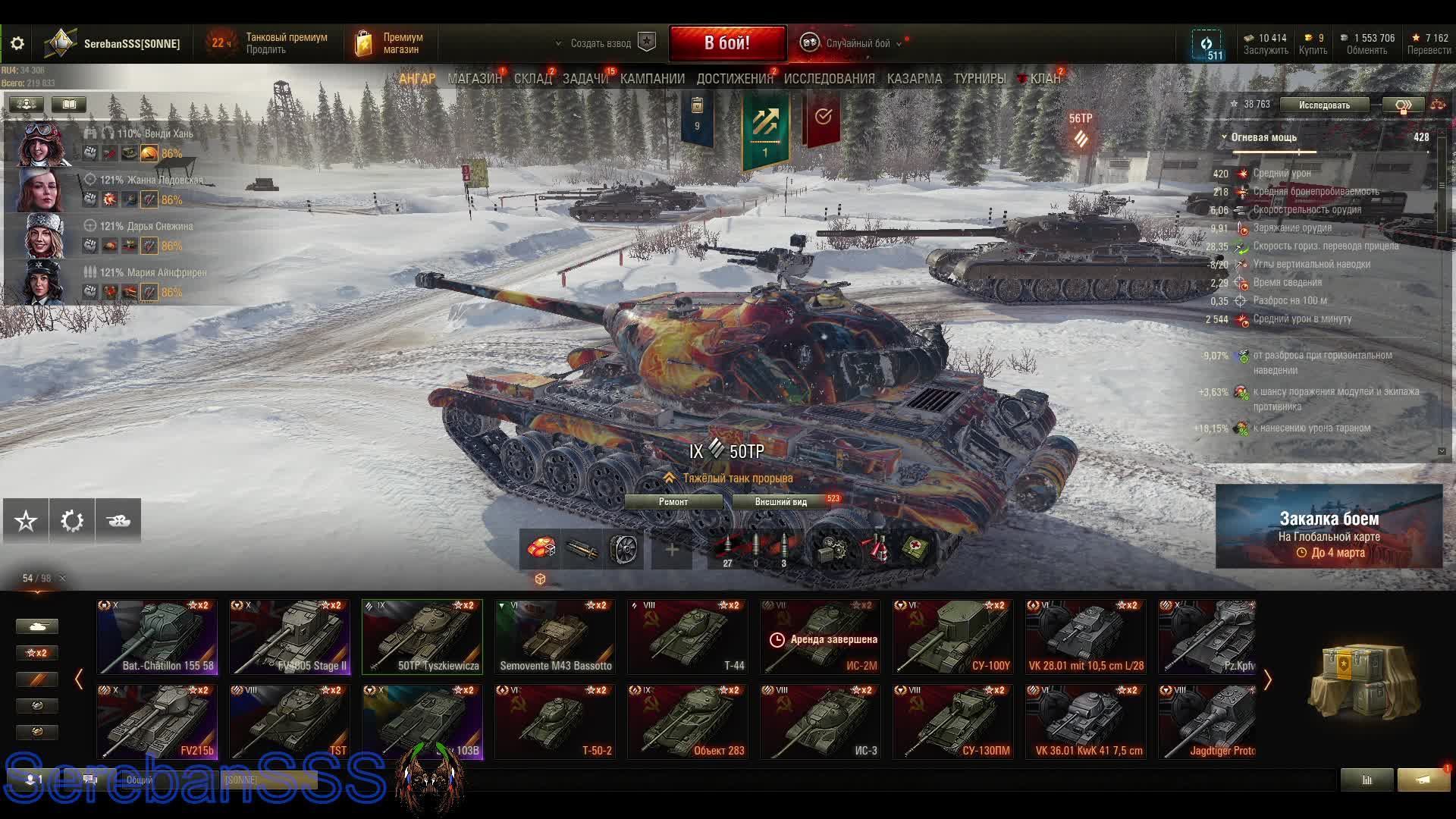The width and height of the screenshot is (1456, 819).
Task: Switch to the МАГАЗИН tab
Action: point(475,79)
